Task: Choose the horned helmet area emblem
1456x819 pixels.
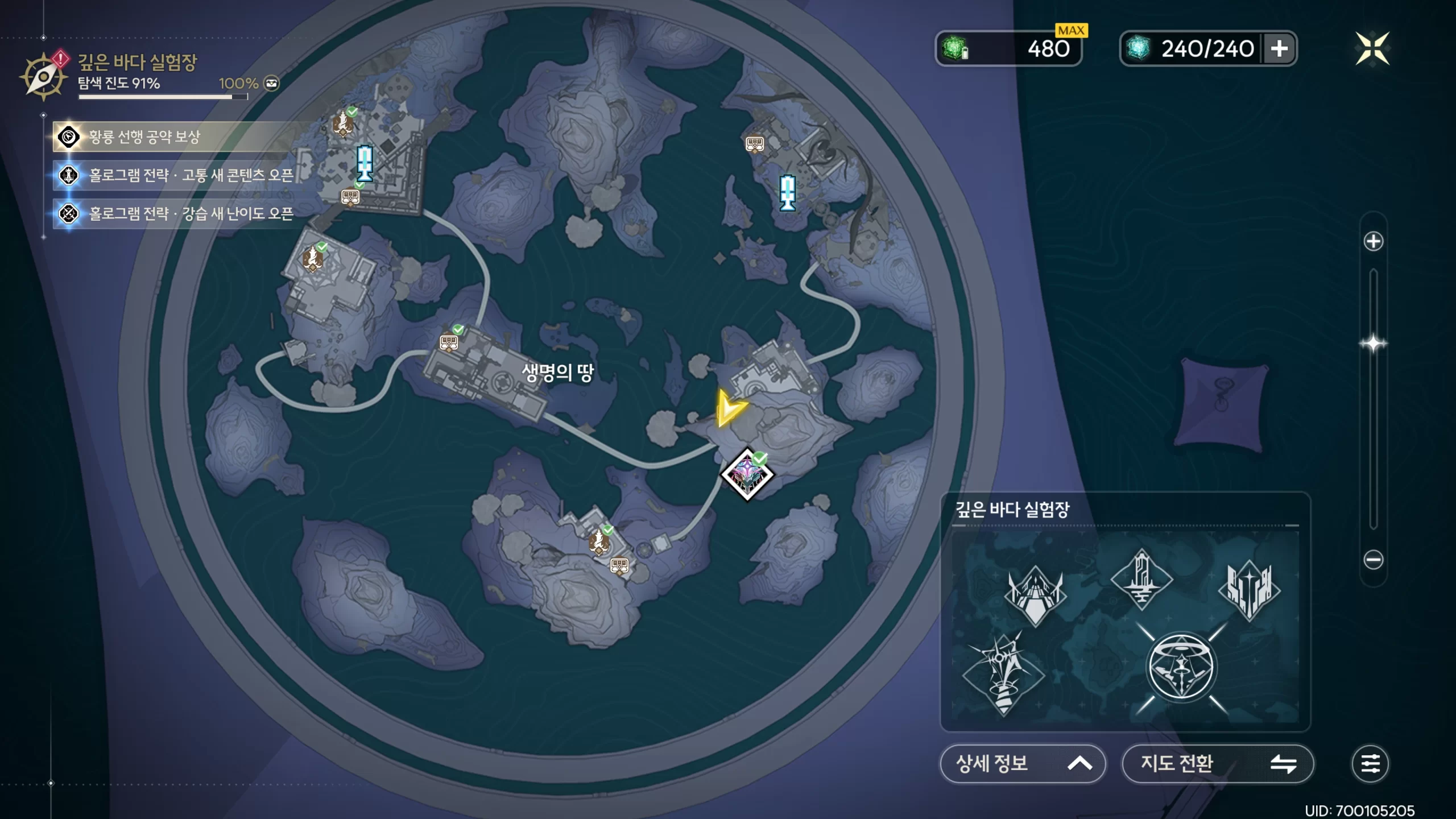Action: 1035,594
